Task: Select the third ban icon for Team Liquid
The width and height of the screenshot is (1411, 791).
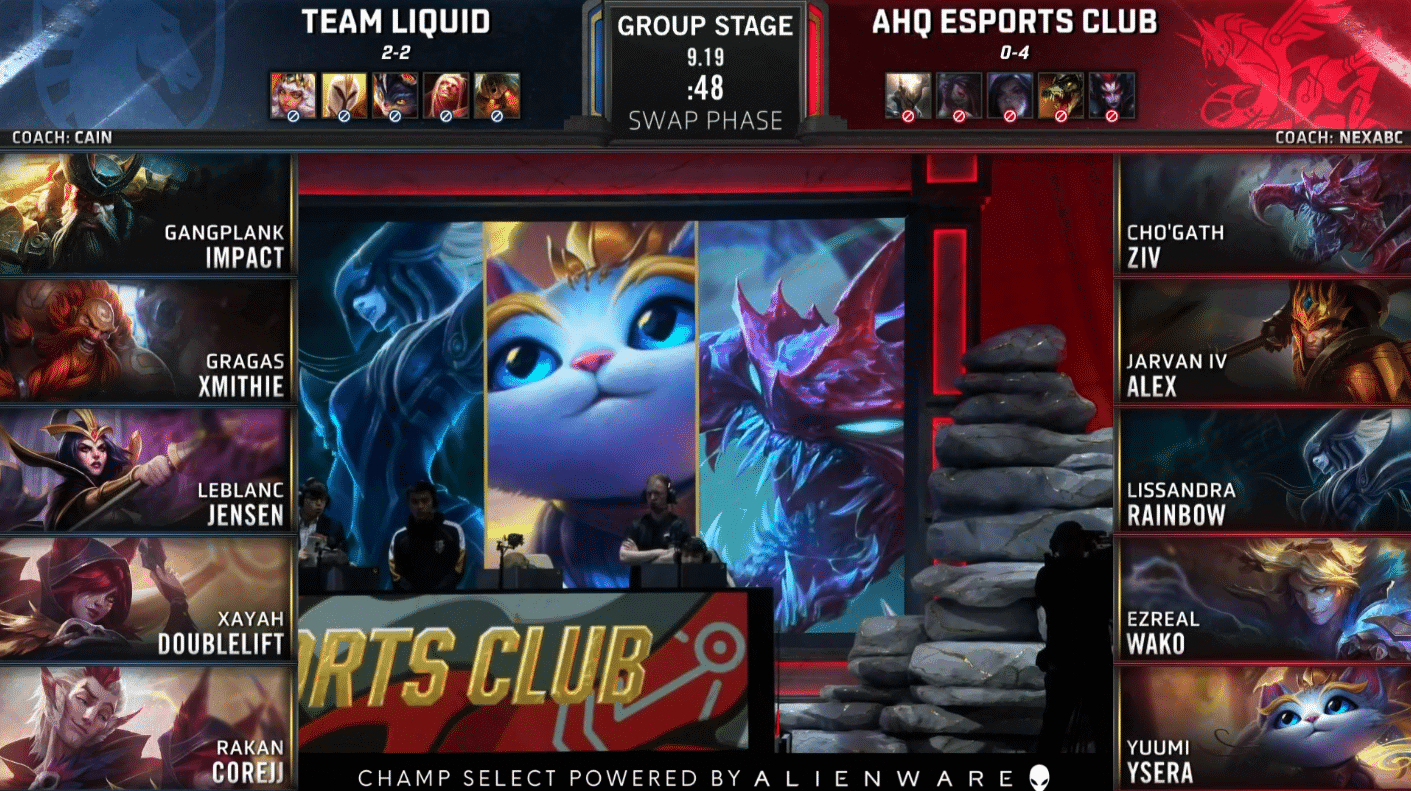Action: point(396,92)
